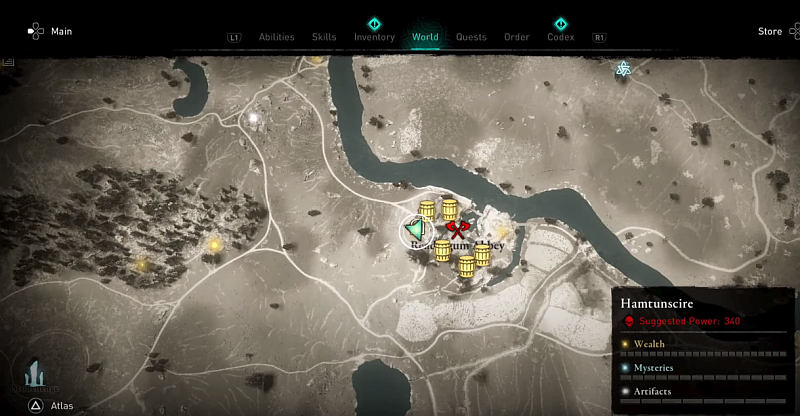
Task: Open the Main menu
Action: [50, 31]
